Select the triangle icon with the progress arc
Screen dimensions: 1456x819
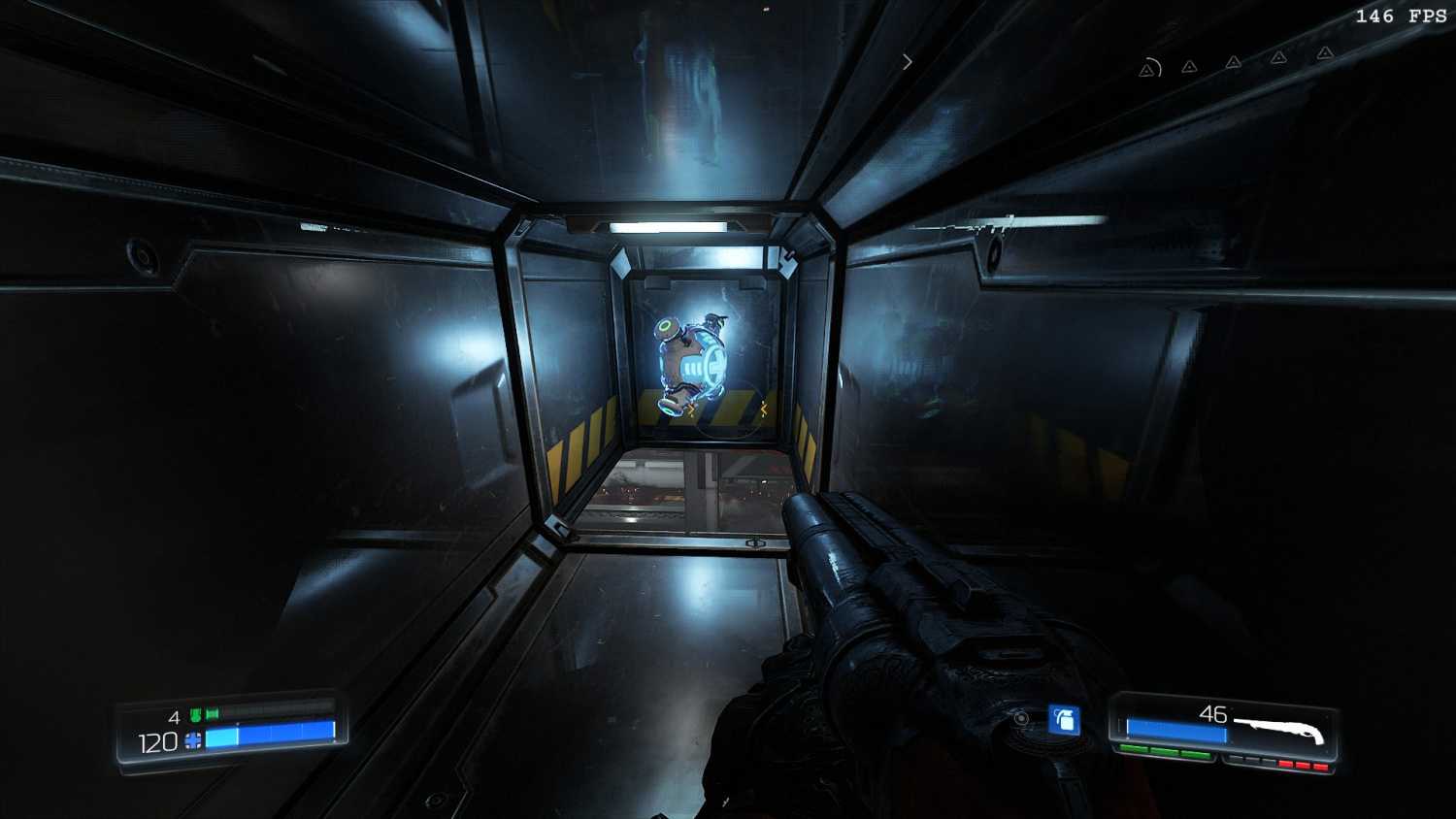1148,70
